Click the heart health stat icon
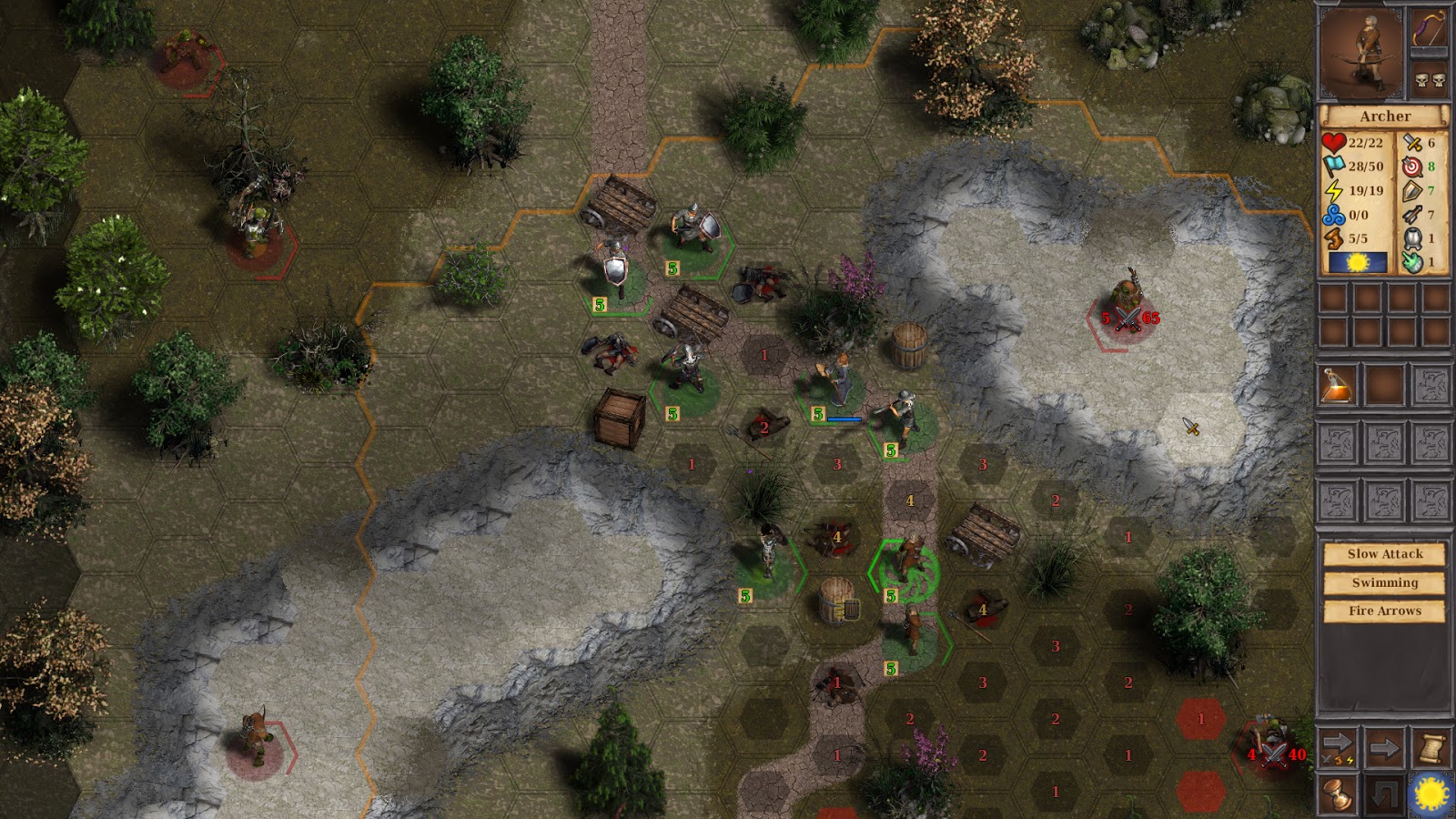 pyautogui.click(x=1333, y=143)
